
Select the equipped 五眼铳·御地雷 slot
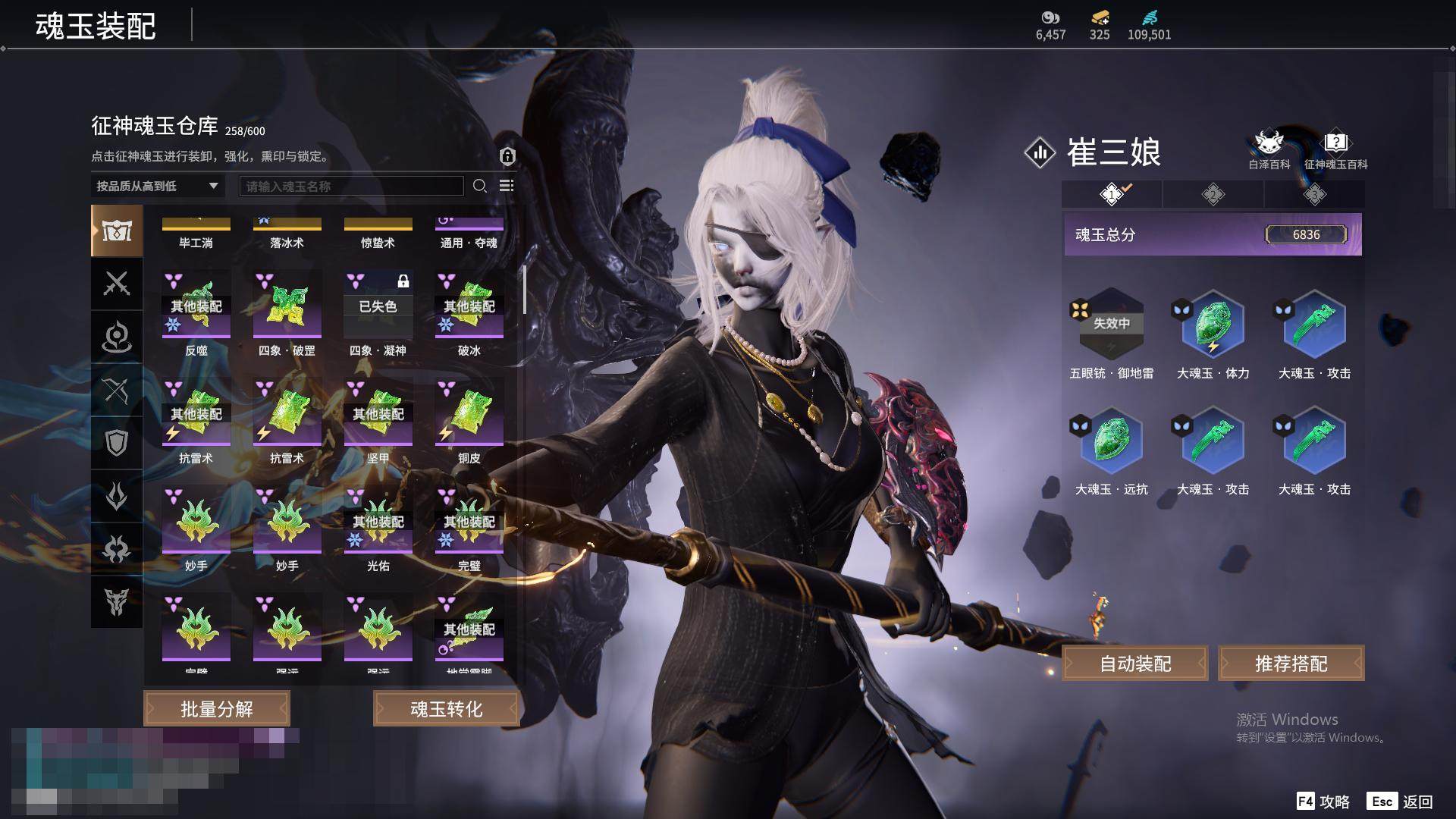1111,324
